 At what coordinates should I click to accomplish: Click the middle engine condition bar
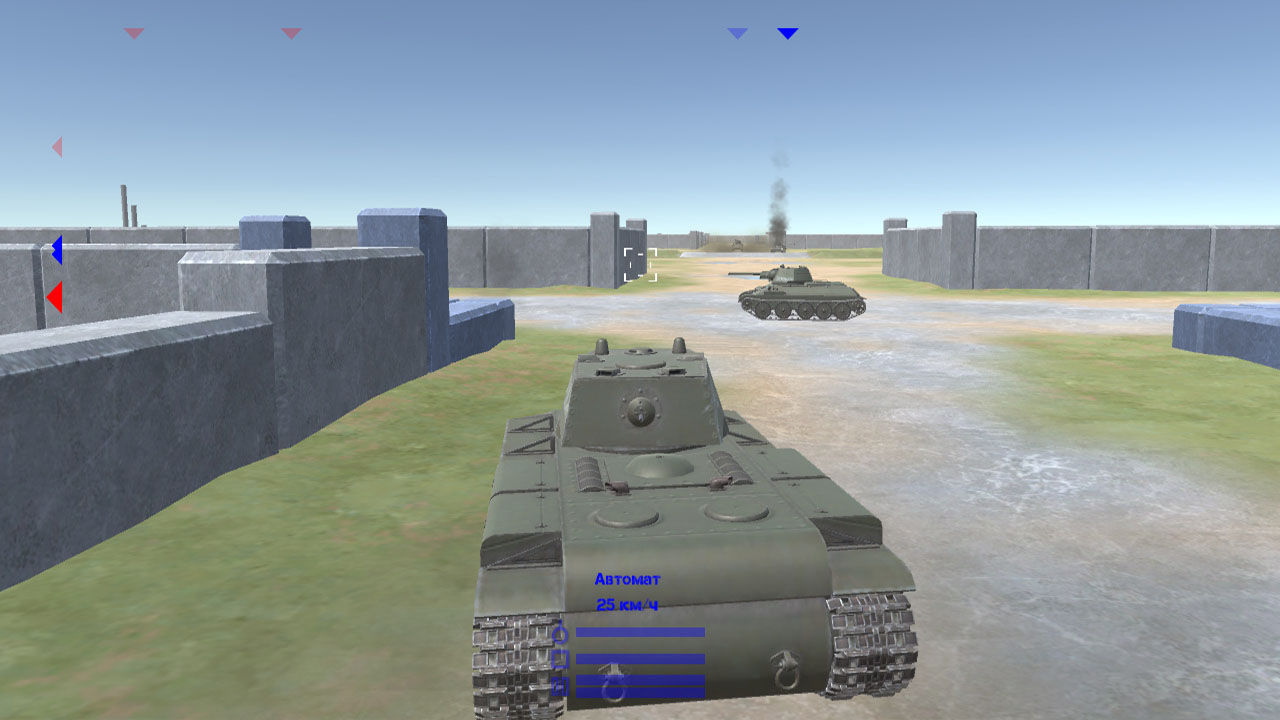coord(640,658)
